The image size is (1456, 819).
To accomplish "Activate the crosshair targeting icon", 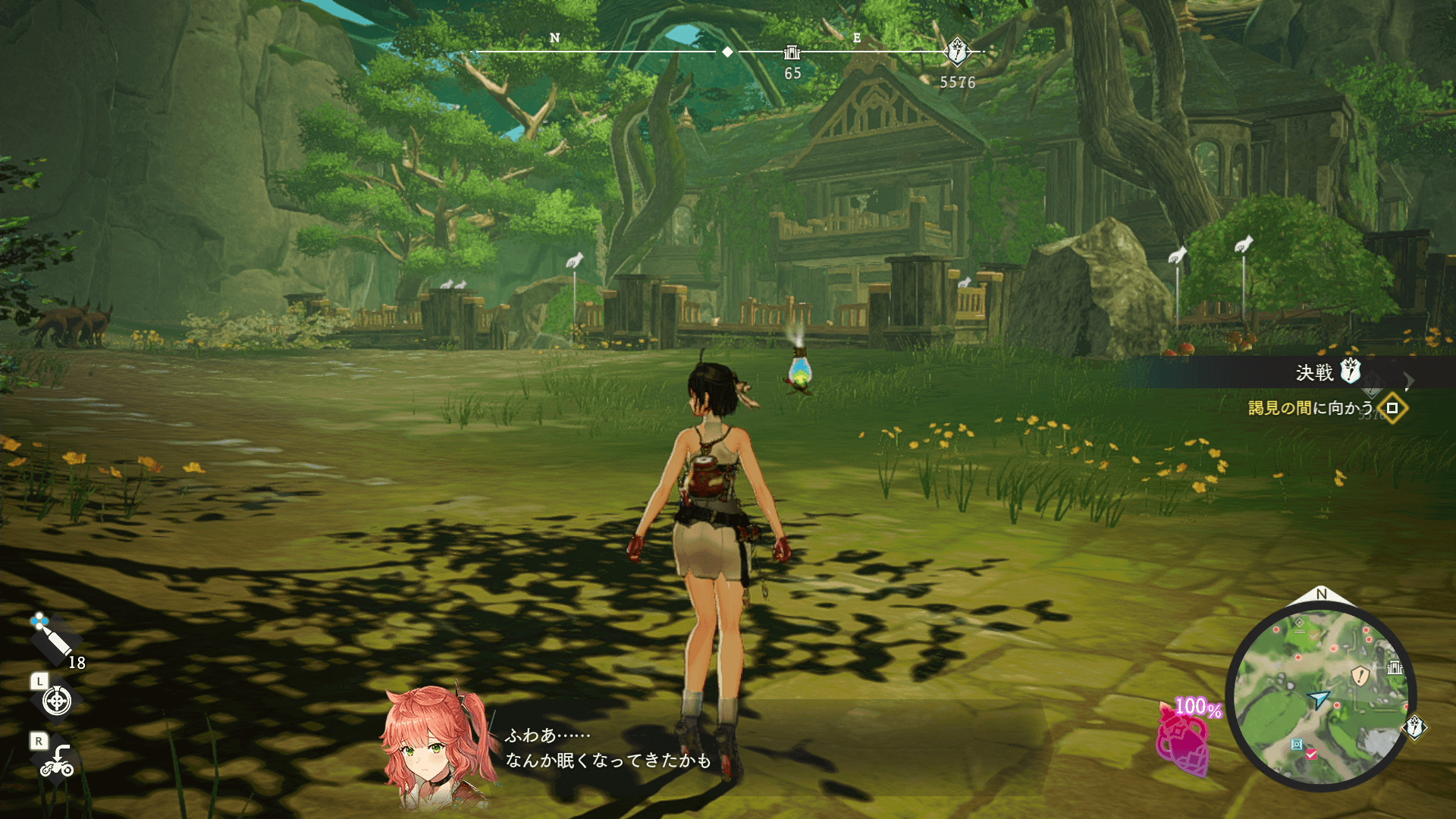I will pyautogui.click(x=57, y=701).
